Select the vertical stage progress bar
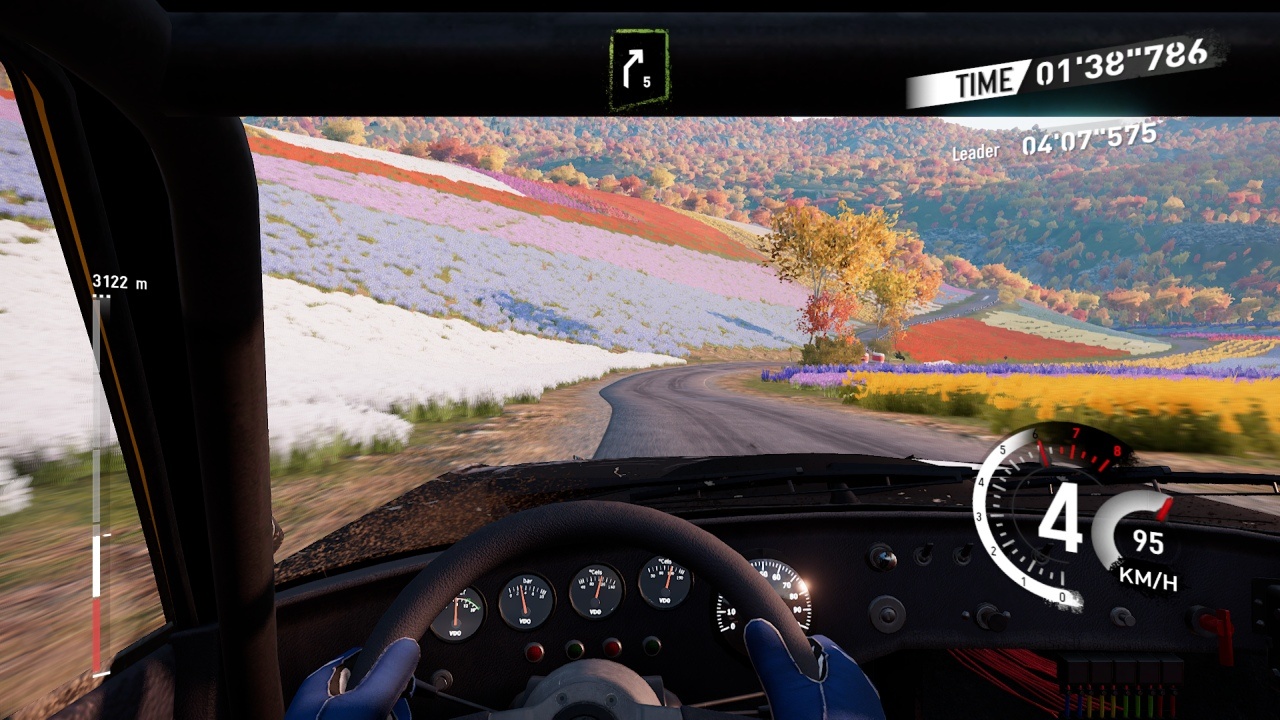 (97, 486)
